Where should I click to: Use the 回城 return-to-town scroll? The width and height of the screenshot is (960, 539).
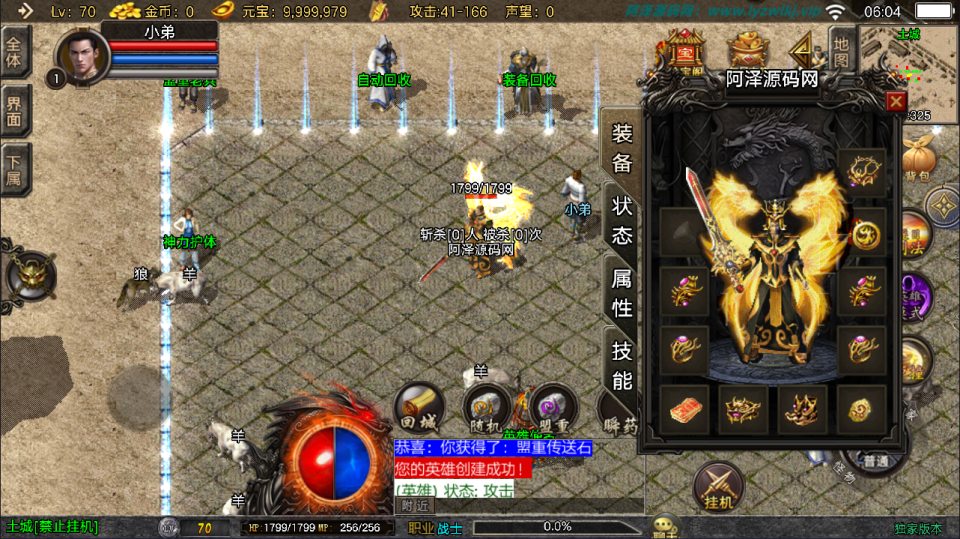tap(419, 407)
